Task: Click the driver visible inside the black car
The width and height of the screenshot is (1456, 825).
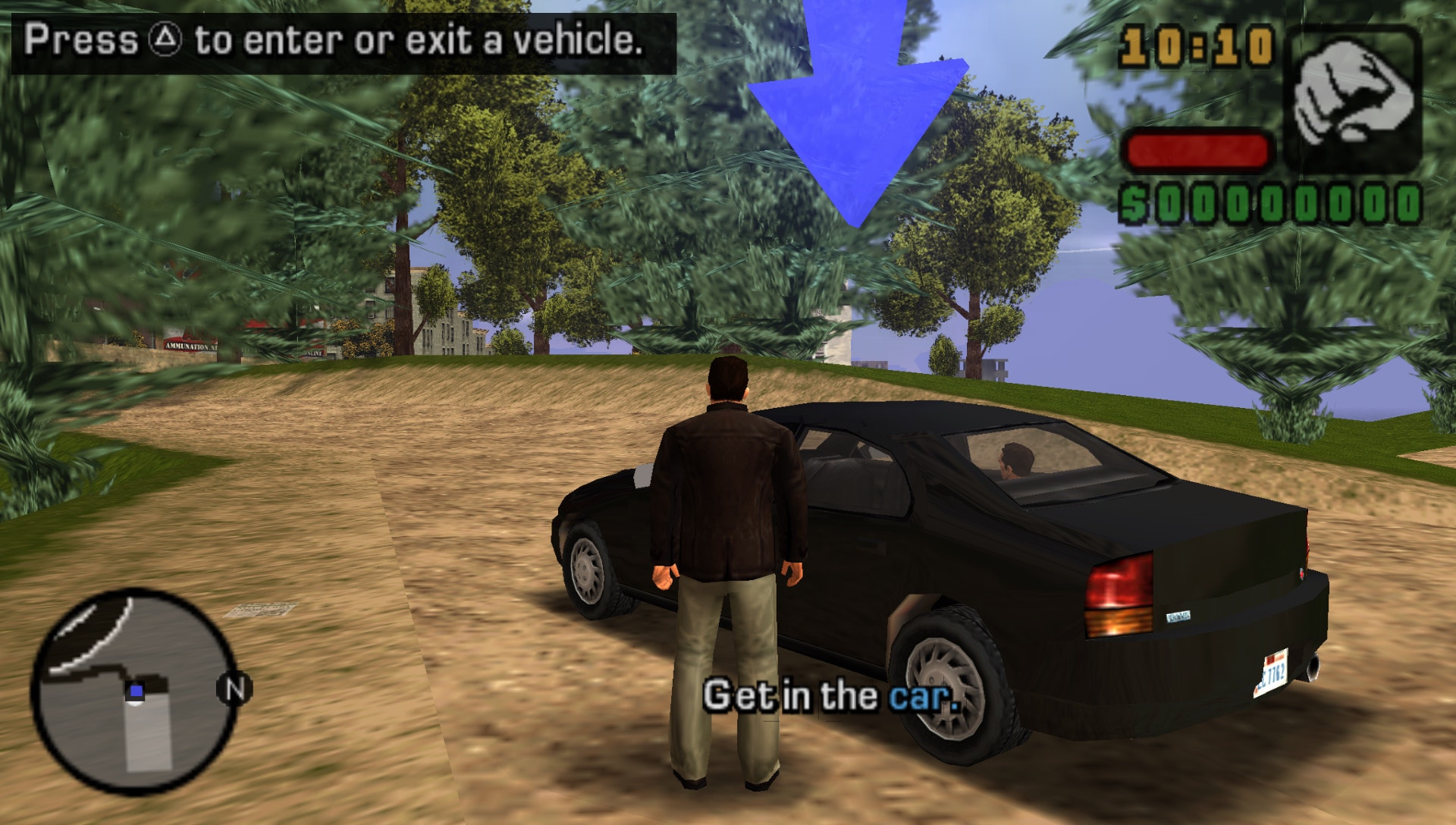Action: click(1016, 459)
